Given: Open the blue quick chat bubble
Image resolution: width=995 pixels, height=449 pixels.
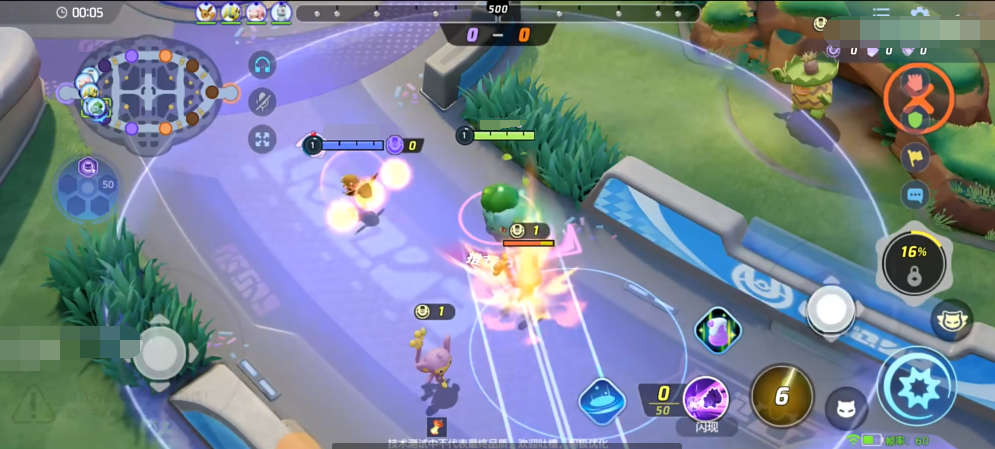Looking at the screenshot, I should pos(915,195).
